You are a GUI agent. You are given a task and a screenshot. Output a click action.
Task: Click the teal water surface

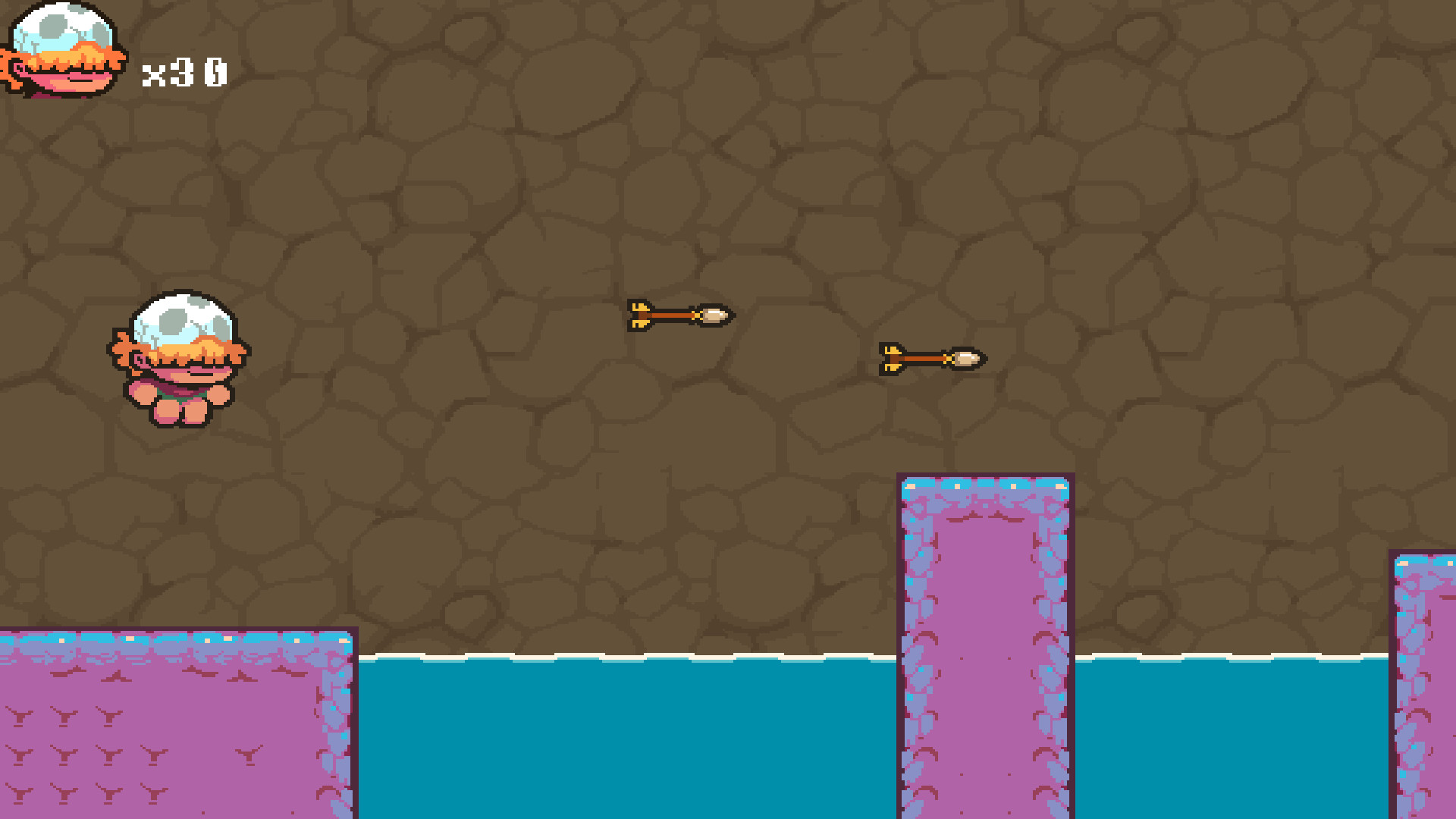(607, 720)
